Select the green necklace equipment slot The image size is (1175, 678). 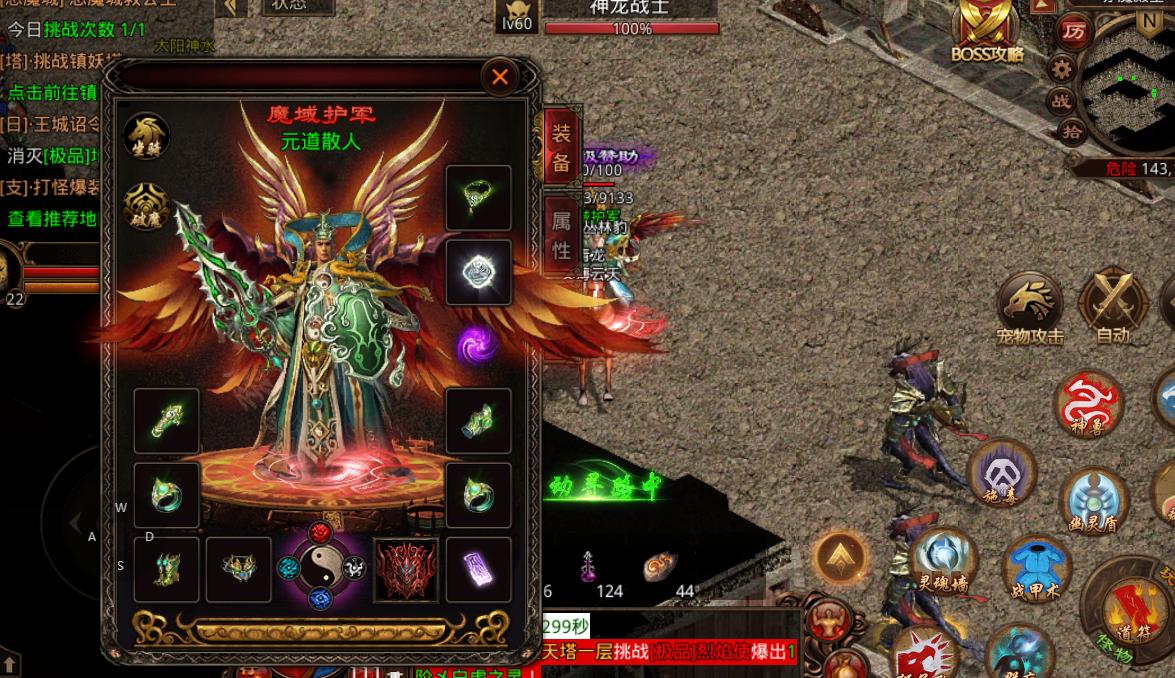(478, 198)
